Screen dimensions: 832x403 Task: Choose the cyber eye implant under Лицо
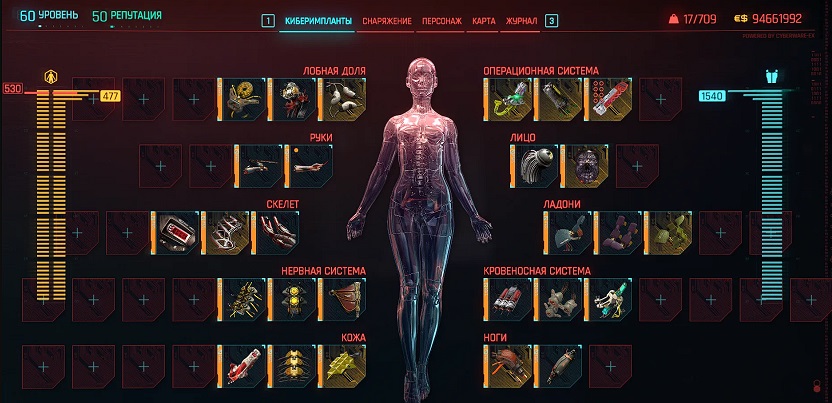pyautogui.click(x=533, y=164)
